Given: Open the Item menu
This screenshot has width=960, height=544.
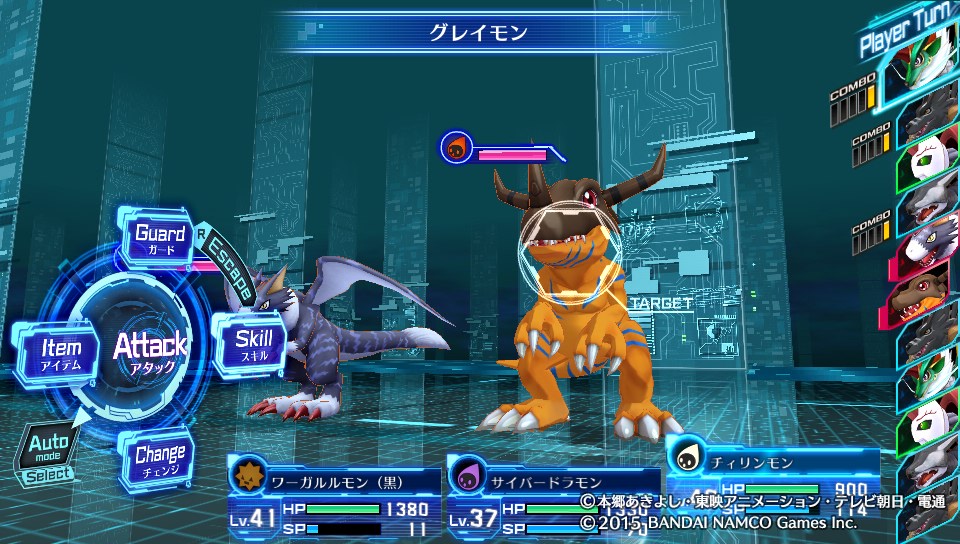Looking at the screenshot, I should [60, 352].
